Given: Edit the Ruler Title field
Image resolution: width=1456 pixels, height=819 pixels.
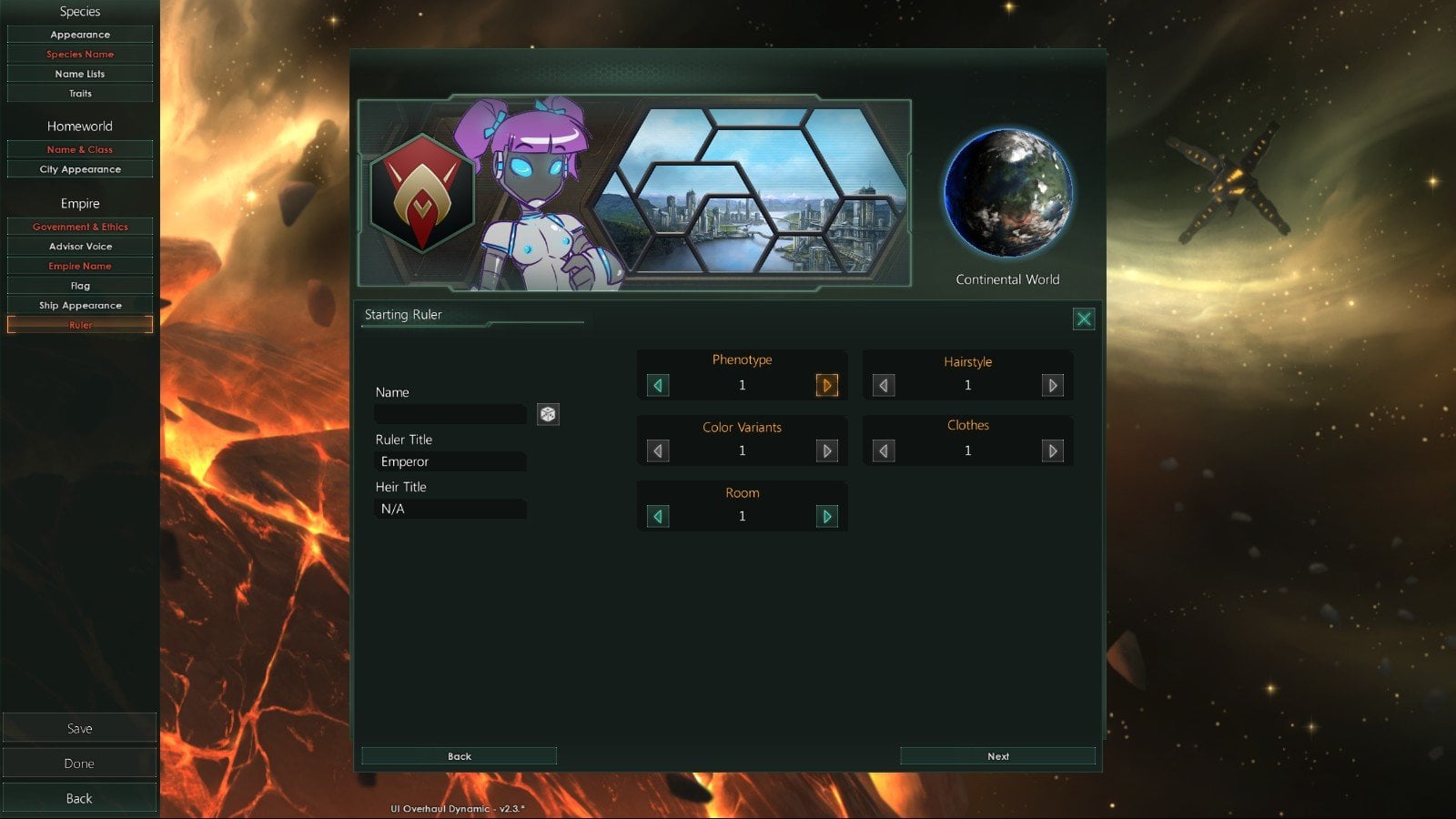Looking at the screenshot, I should click(x=450, y=461).
